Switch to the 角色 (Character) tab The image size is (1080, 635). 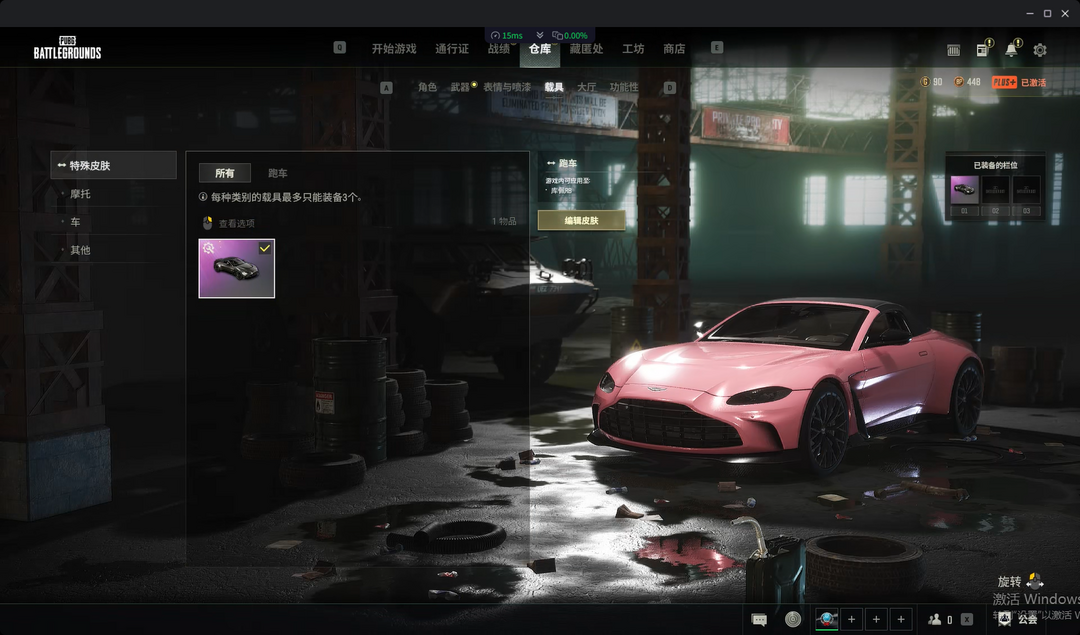click(427, 88)
